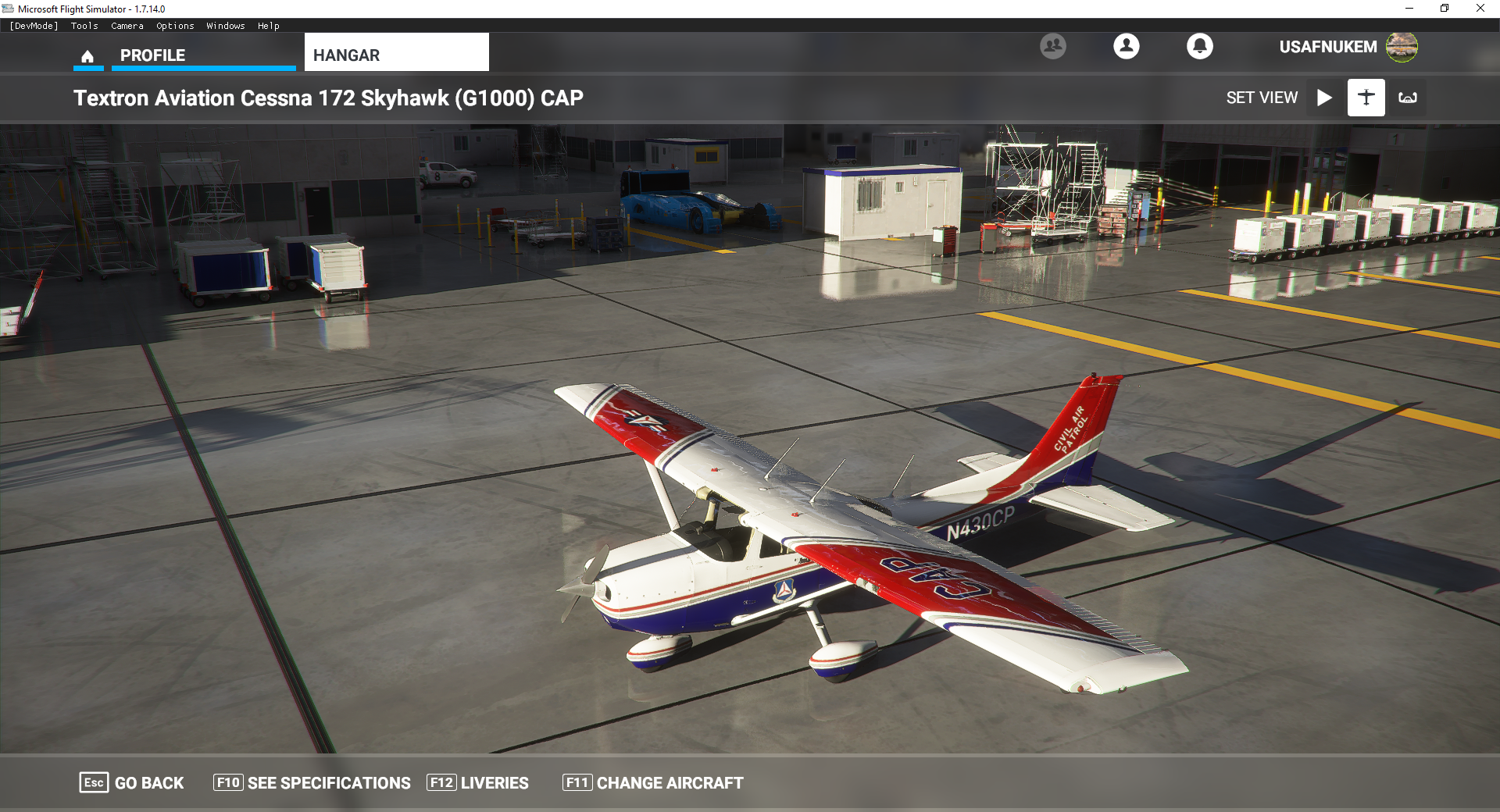Open the Camera menu
The height and width of the screenshot is (812, 1500).
(x=127, y=26)
